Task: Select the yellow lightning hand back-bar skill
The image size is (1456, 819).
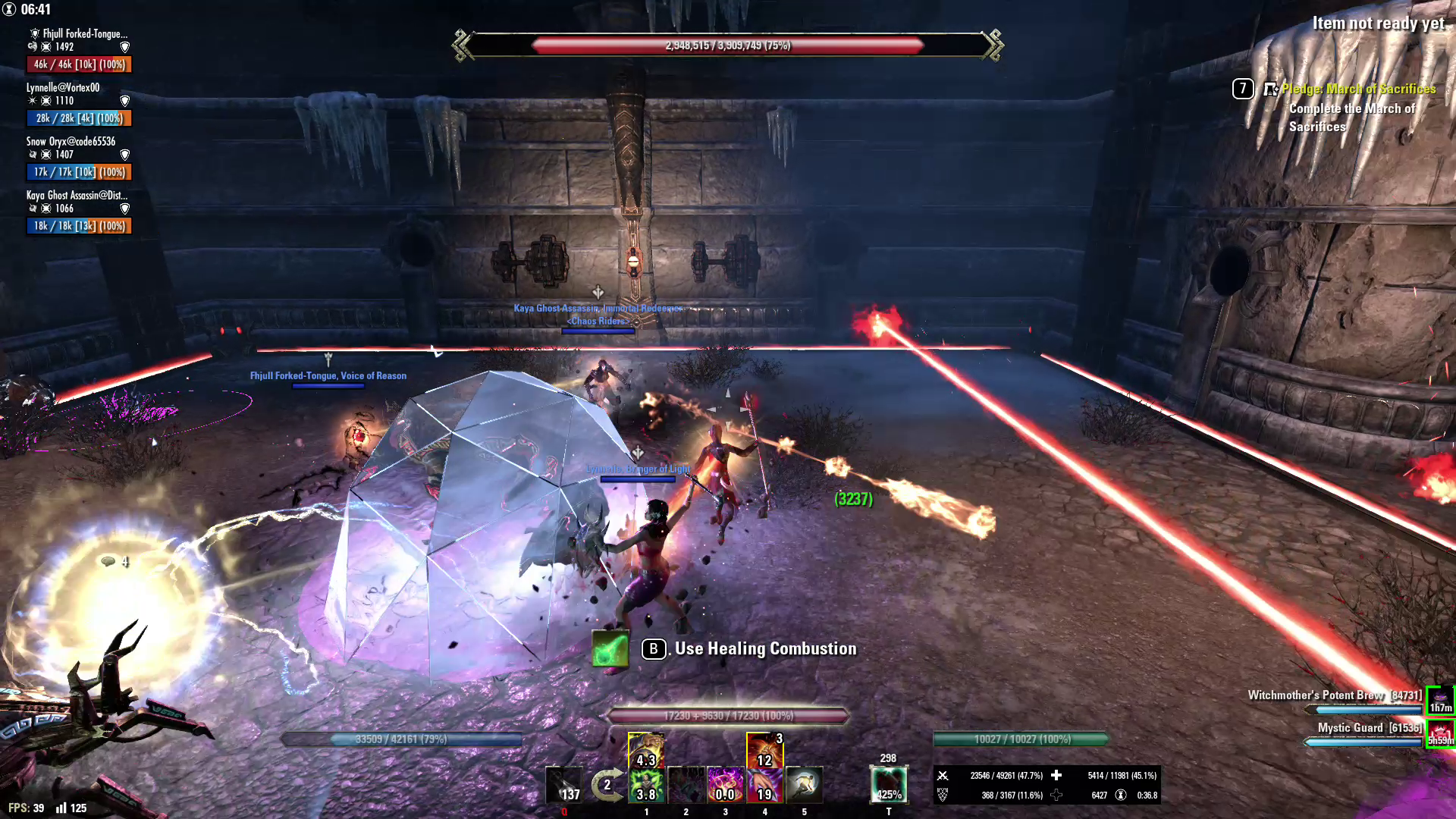Action: coord(646,749)
